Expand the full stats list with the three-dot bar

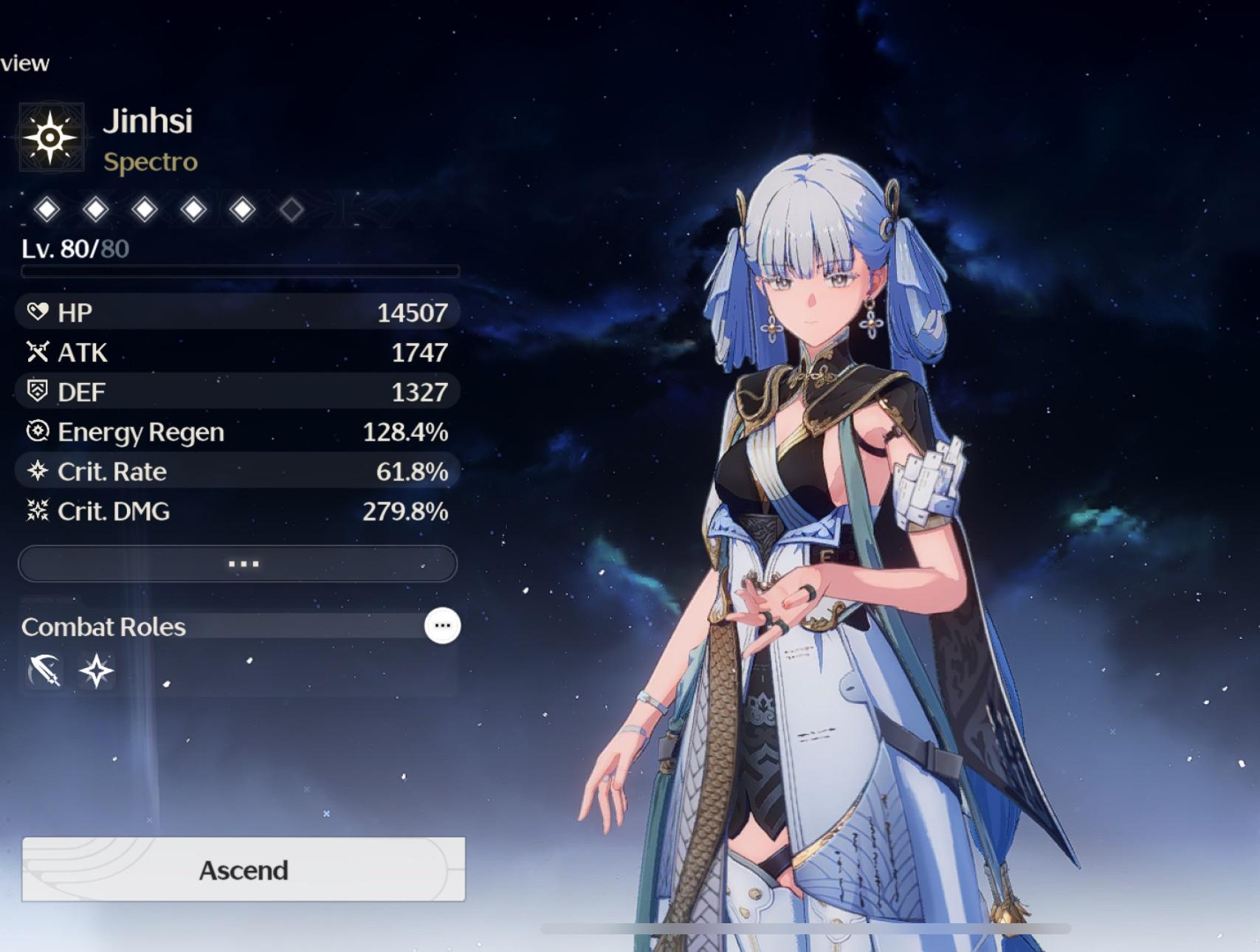point(238,564)
